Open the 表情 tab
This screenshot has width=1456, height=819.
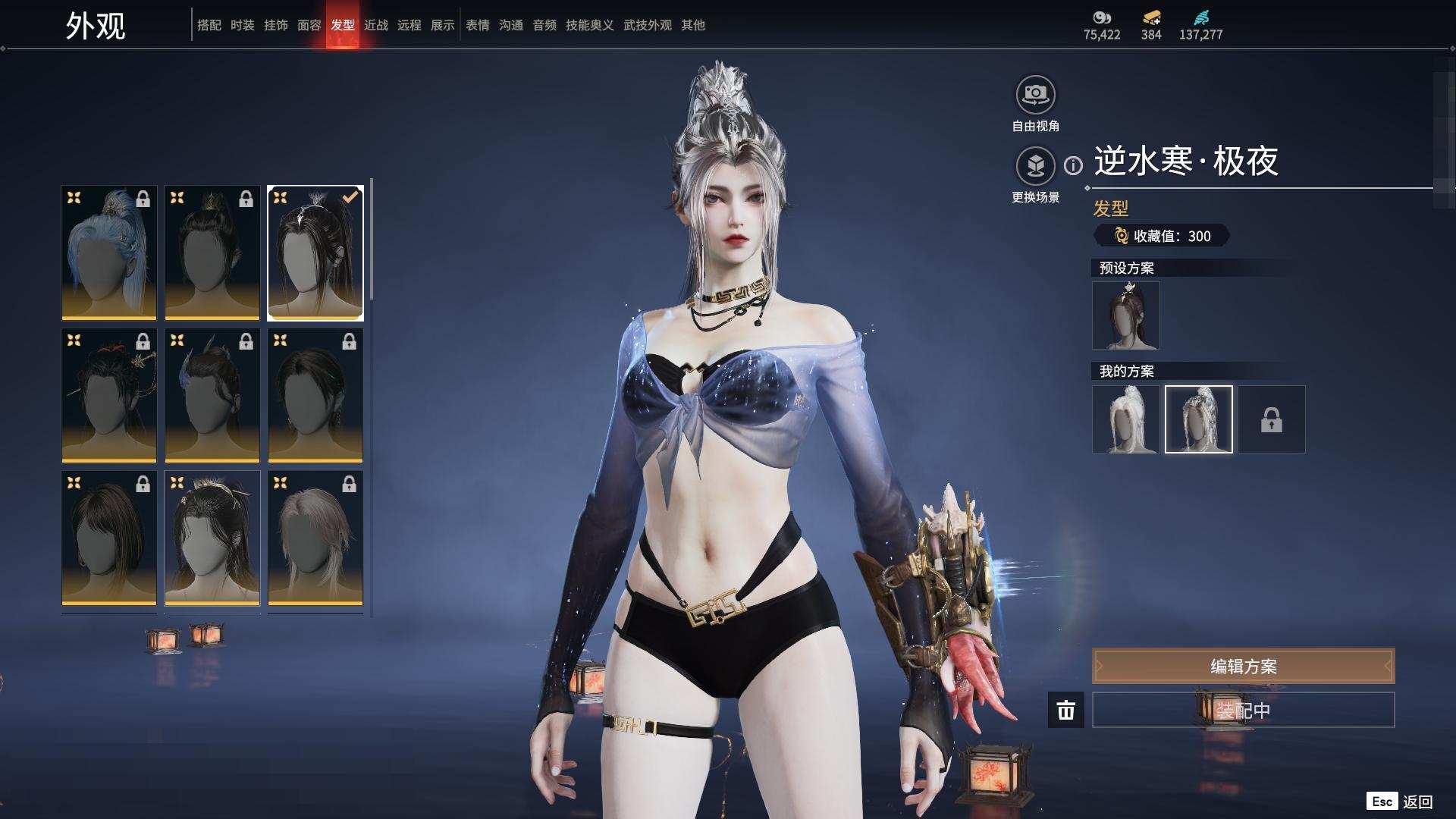point(477,25)
